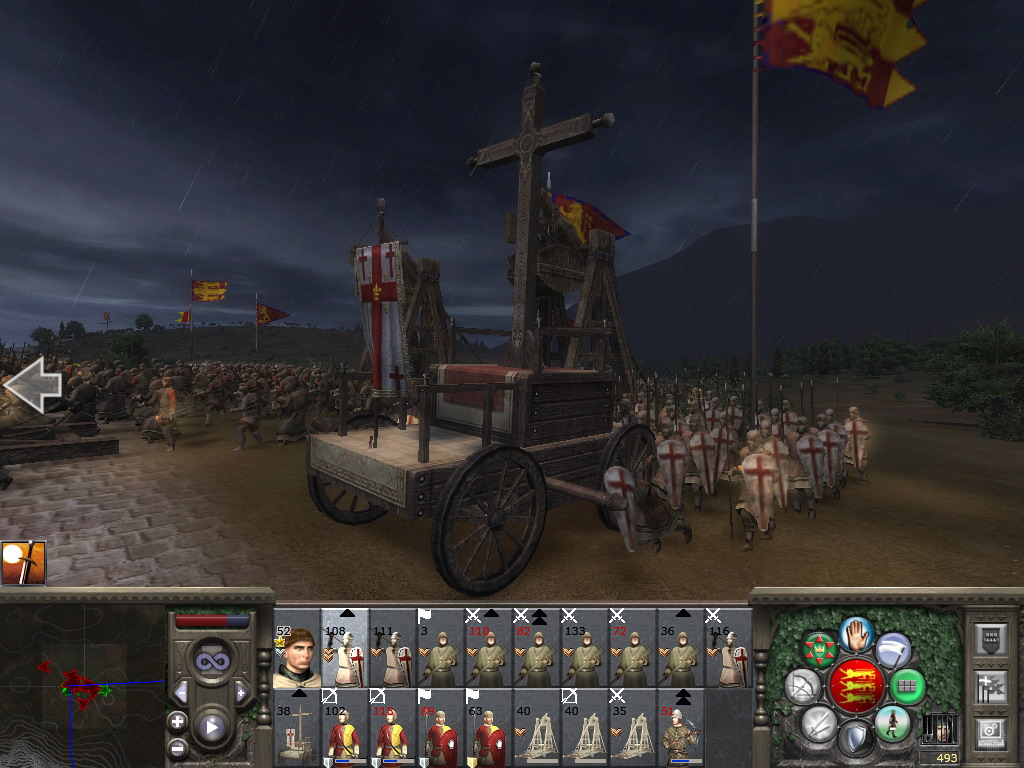Click the red three-lions faction emblem
Viewport: 1024px width, 768px height.
pyautogui.click(x=855, y=686)
